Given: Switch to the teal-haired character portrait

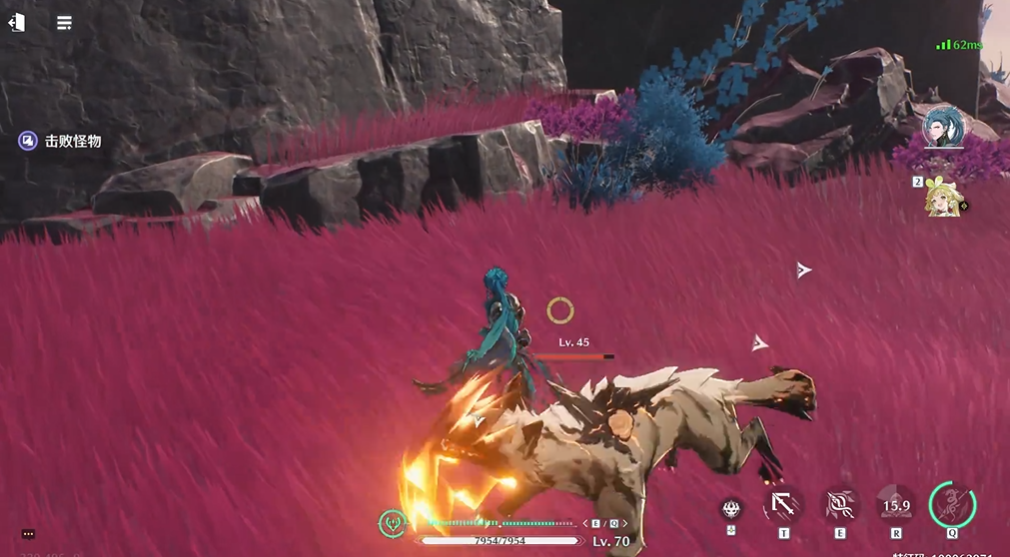Looking at the screenshot, I should 944,127.
